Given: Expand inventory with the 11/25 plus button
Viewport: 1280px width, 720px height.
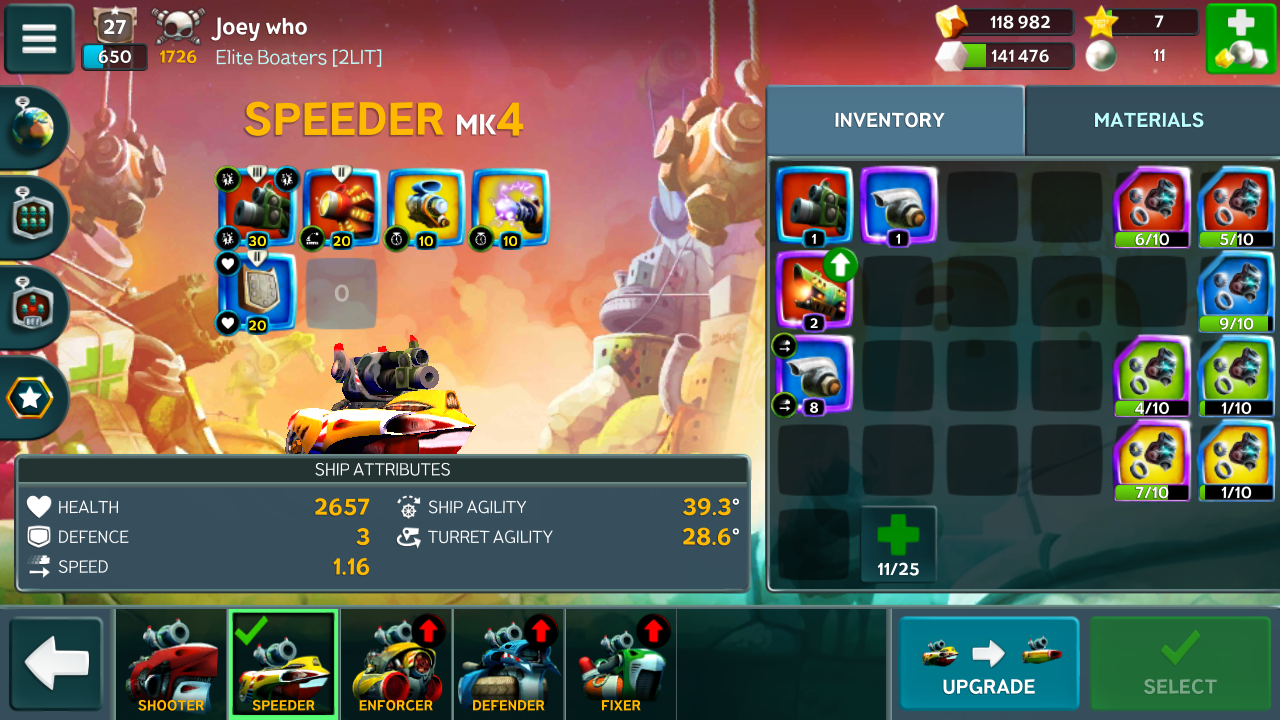Looking at the screenshot, I should (898, 544).
